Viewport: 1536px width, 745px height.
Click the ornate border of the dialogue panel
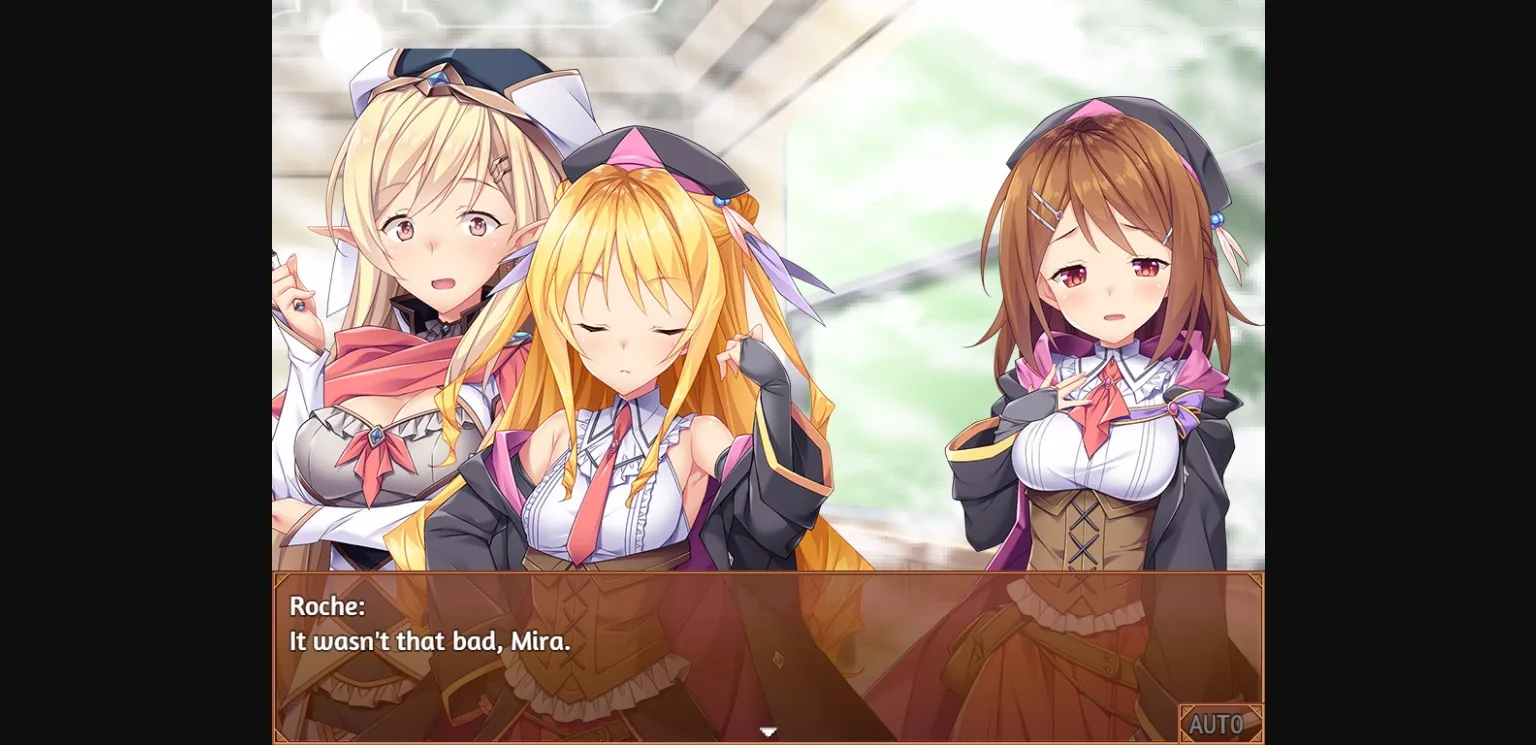[768, 575]
